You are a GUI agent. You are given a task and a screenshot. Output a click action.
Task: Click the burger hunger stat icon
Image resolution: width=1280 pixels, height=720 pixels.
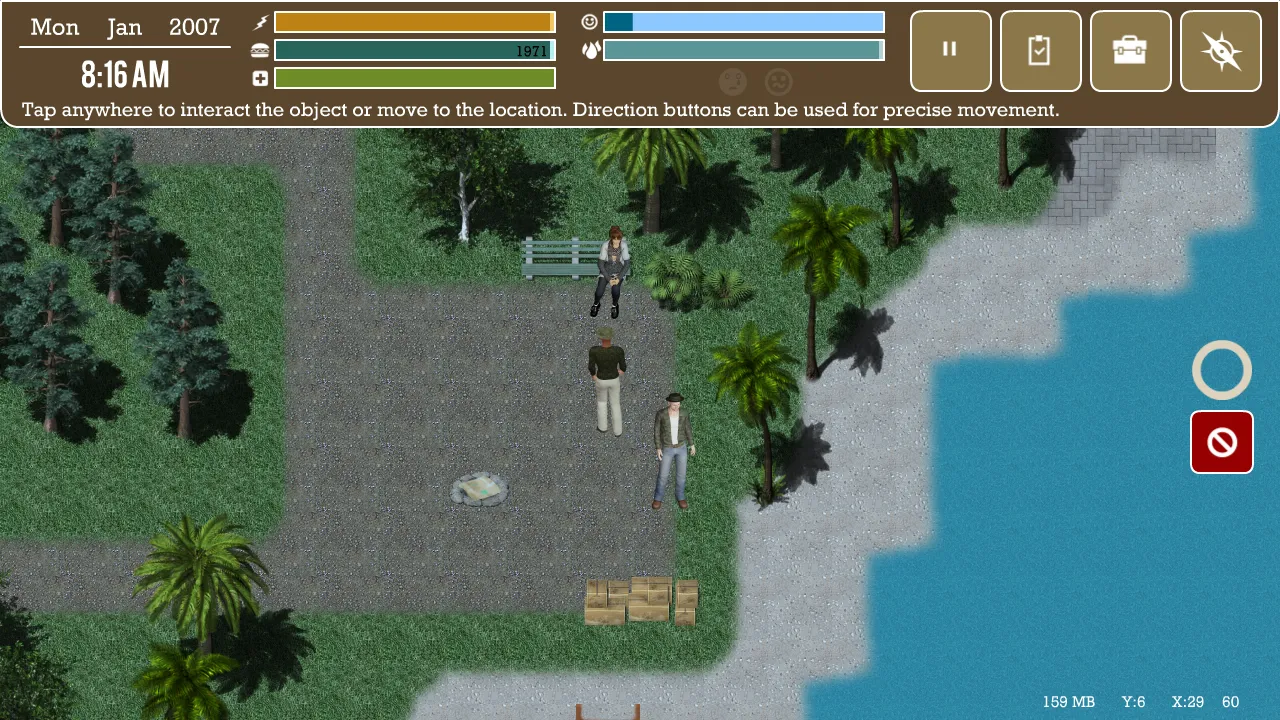259,48
